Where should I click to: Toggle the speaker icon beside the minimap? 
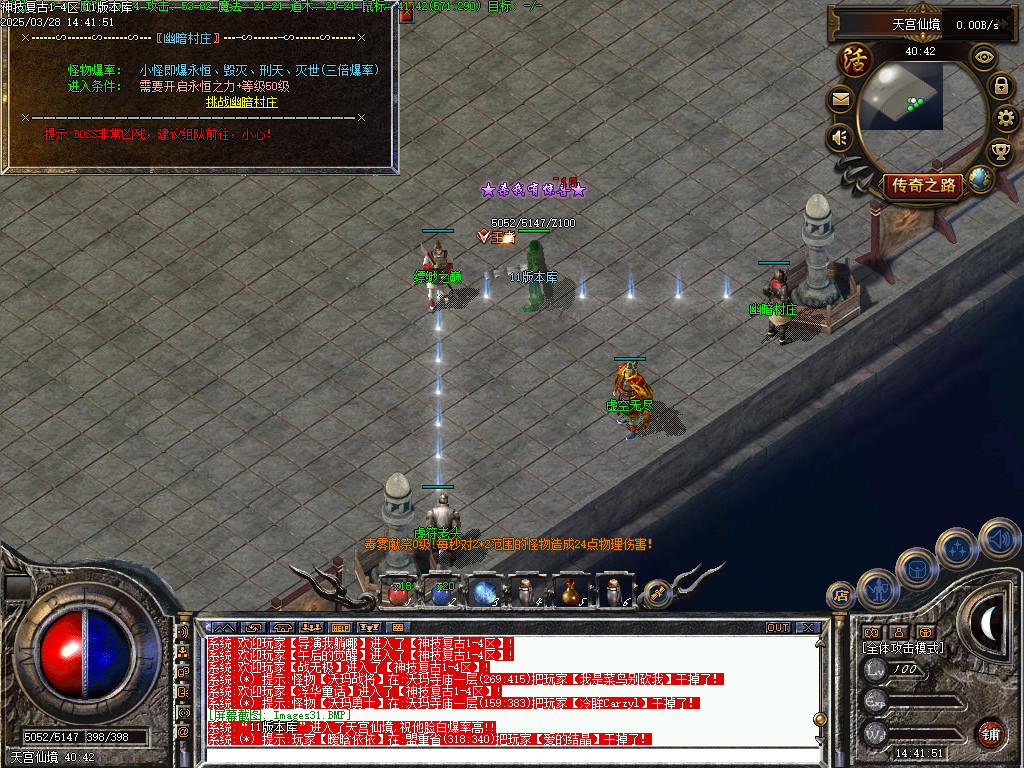coord(840,137)
